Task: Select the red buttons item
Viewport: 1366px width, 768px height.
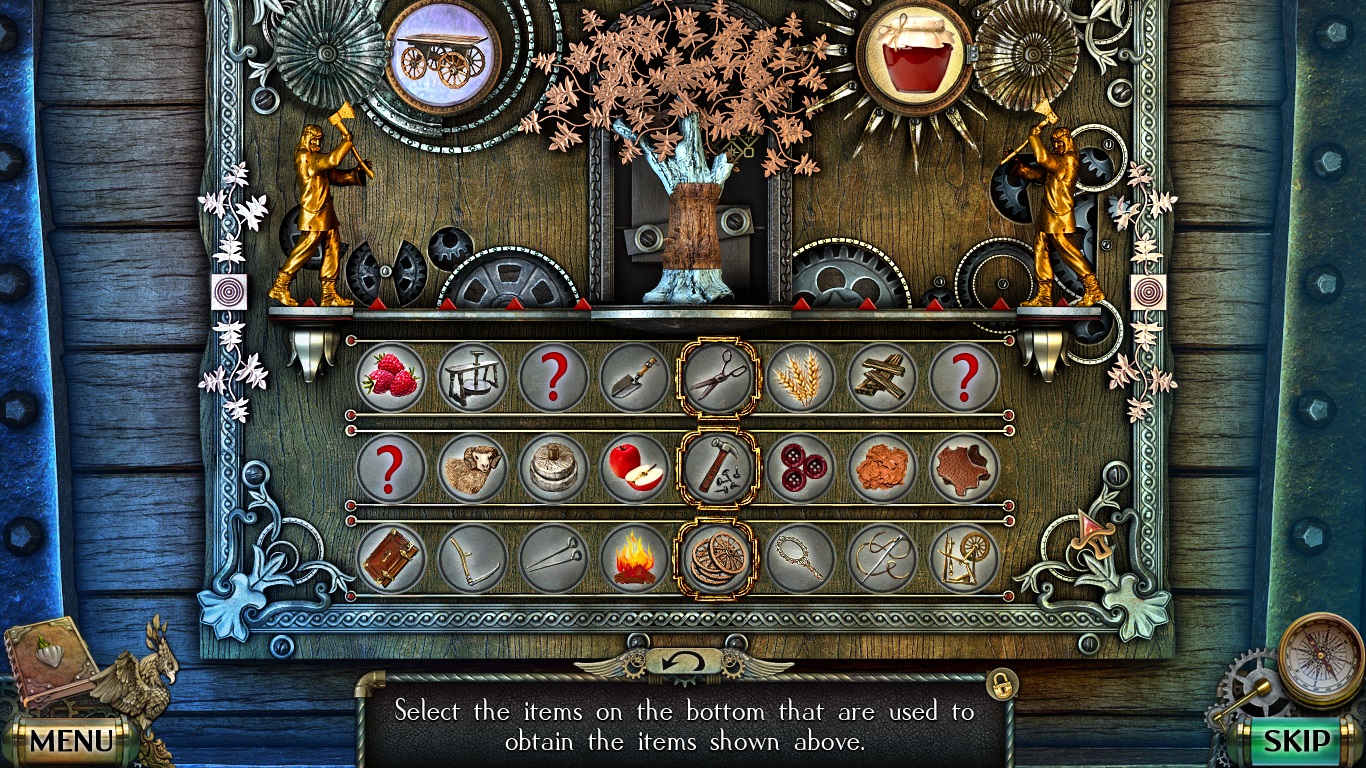Action: click(x=803, y=469)
